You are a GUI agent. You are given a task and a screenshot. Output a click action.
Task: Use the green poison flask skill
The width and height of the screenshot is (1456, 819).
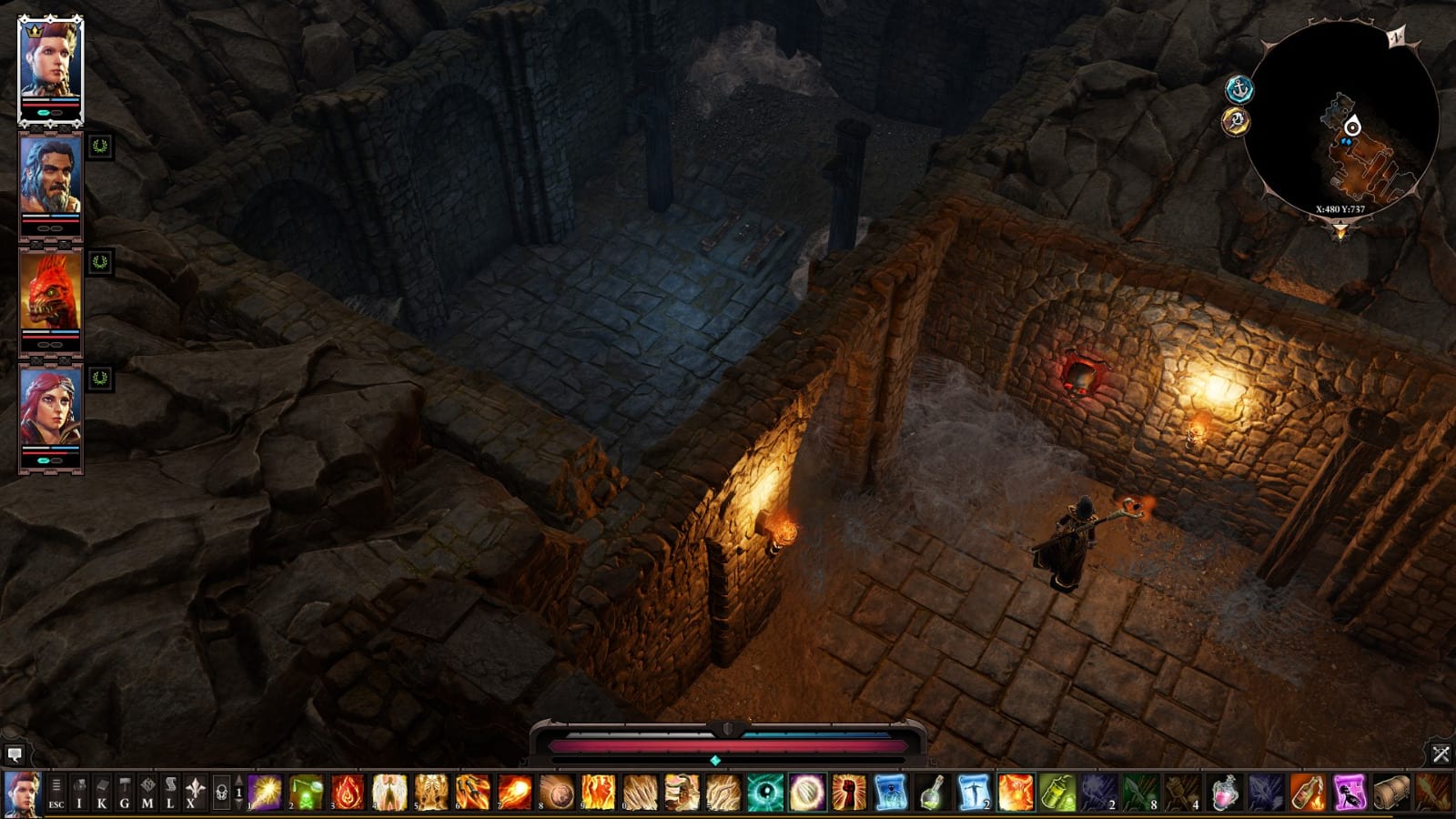coord(307,793)
